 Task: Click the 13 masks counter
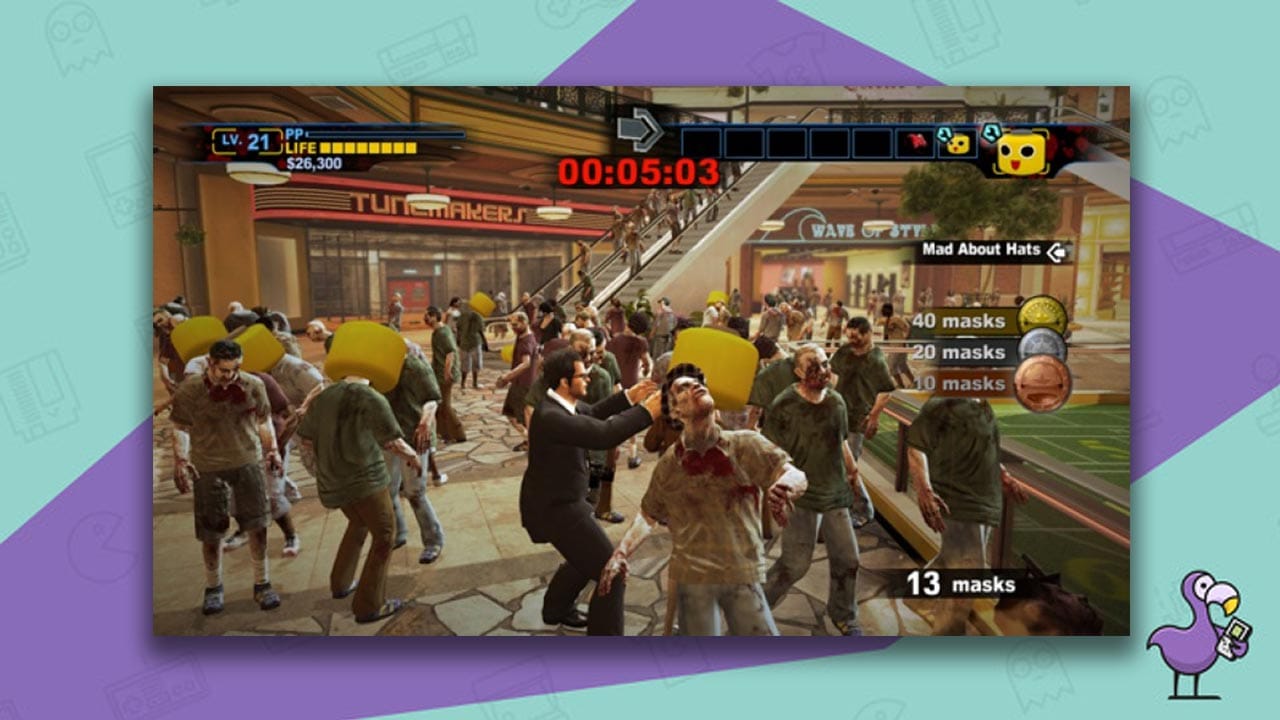[960, 582]
